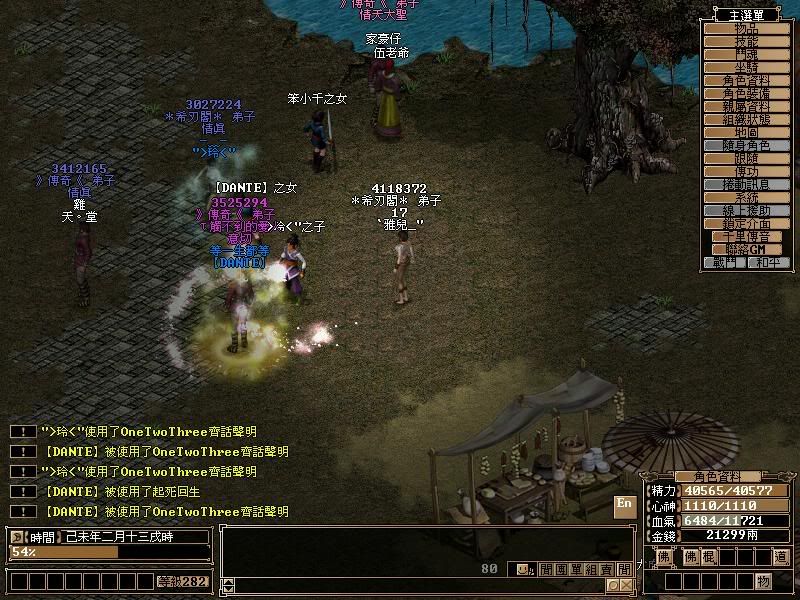This screenshot has width=800, height=600.
Task: Open 親屬資料 family info
Action: 747,106
